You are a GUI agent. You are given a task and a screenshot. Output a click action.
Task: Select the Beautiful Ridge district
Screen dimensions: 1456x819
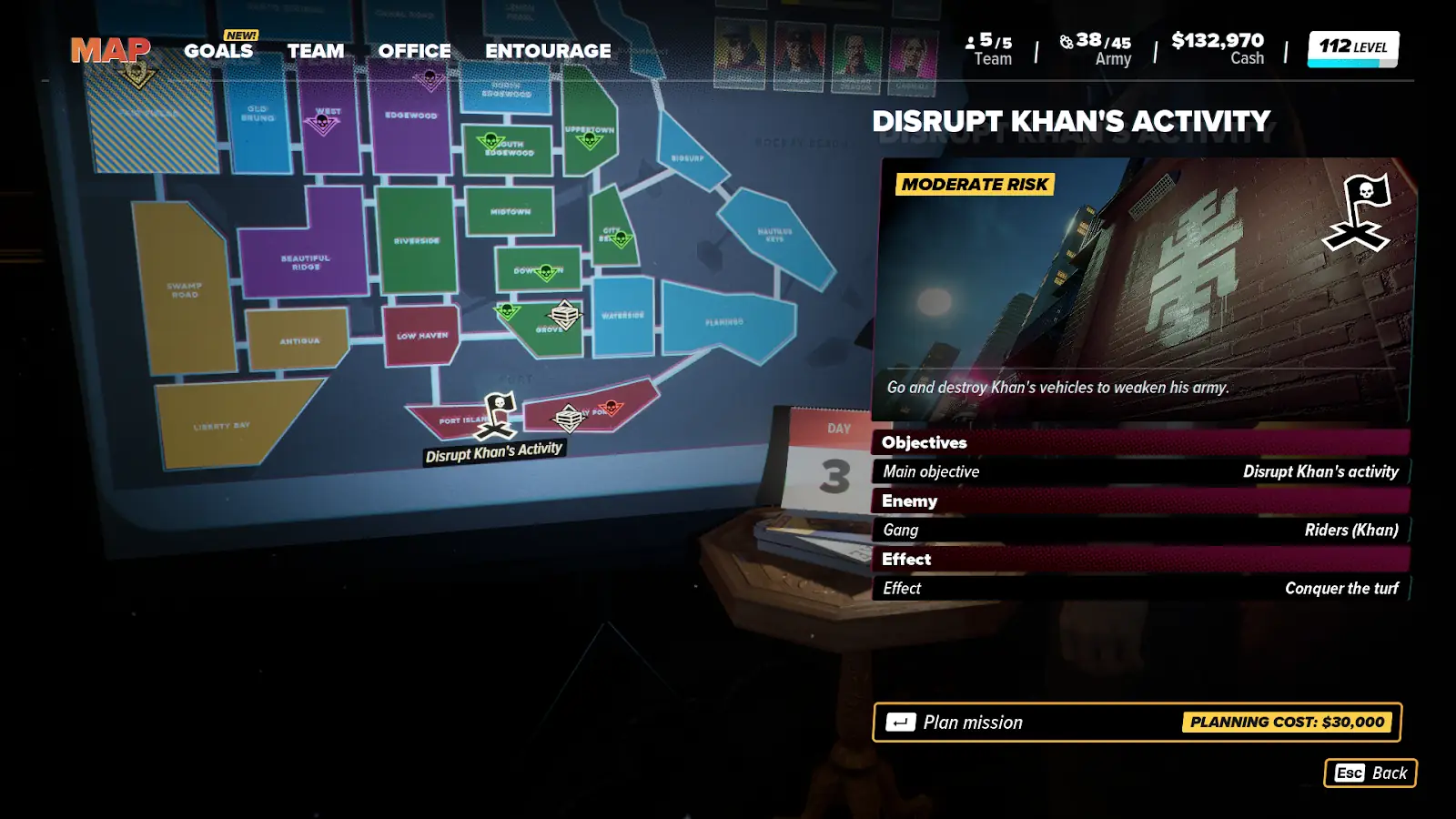tap(305, 262)
